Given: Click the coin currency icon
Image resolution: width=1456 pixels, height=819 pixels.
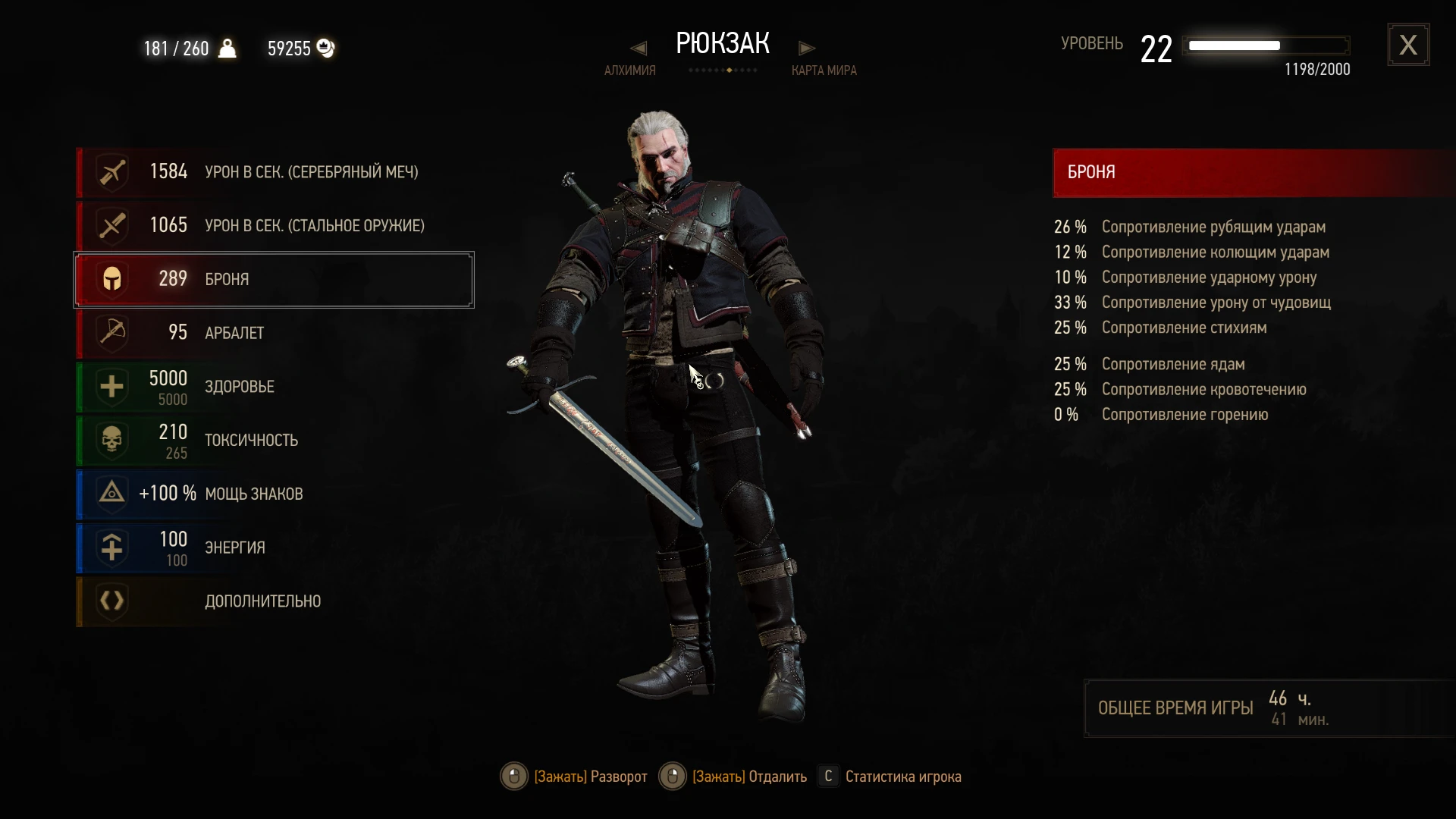Looking at the screenshot, I should tap(326, 48).
